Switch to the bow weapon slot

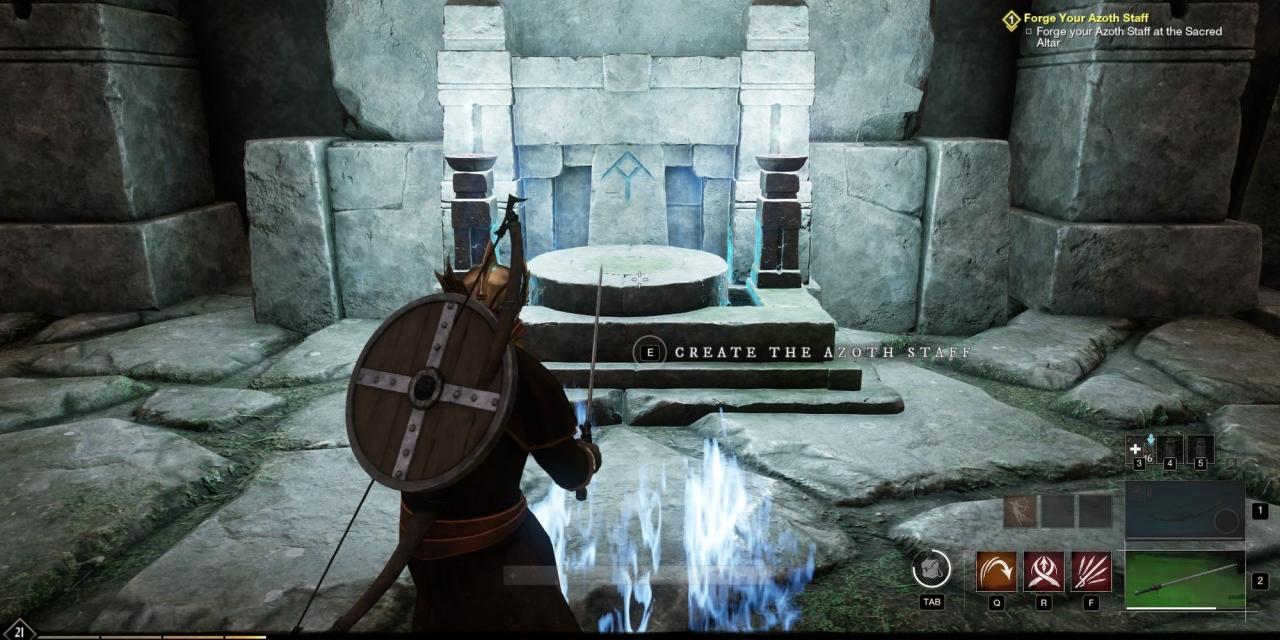coord(1184,510)
